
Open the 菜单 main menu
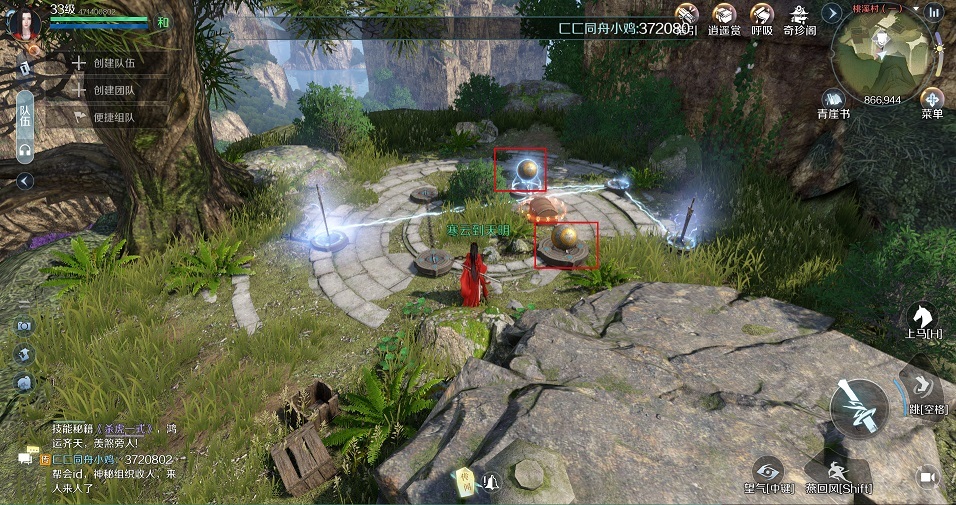[x=932, y=101]
